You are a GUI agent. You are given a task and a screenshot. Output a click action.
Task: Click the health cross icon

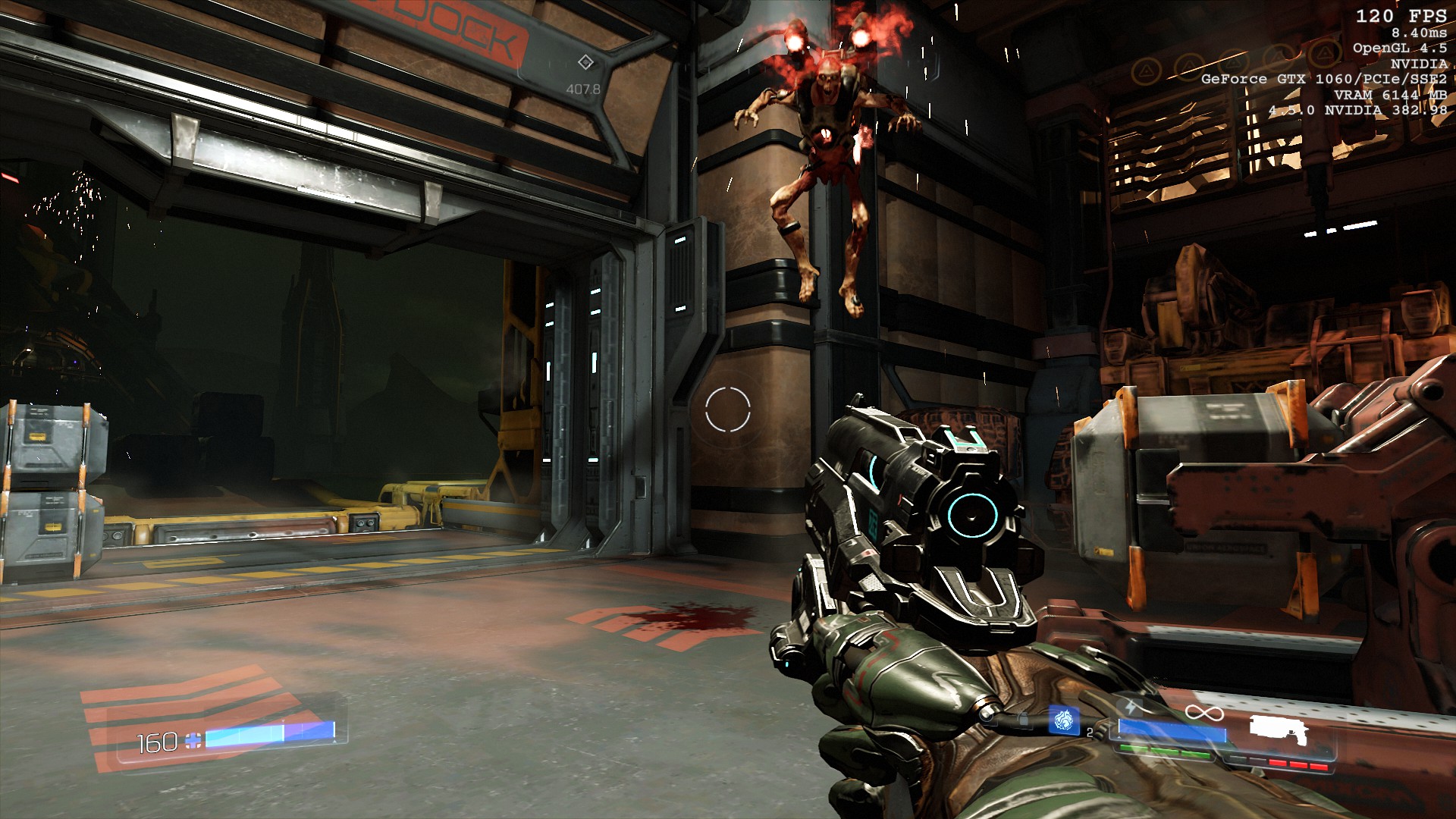pyautogui.click(x=194, y=741)
